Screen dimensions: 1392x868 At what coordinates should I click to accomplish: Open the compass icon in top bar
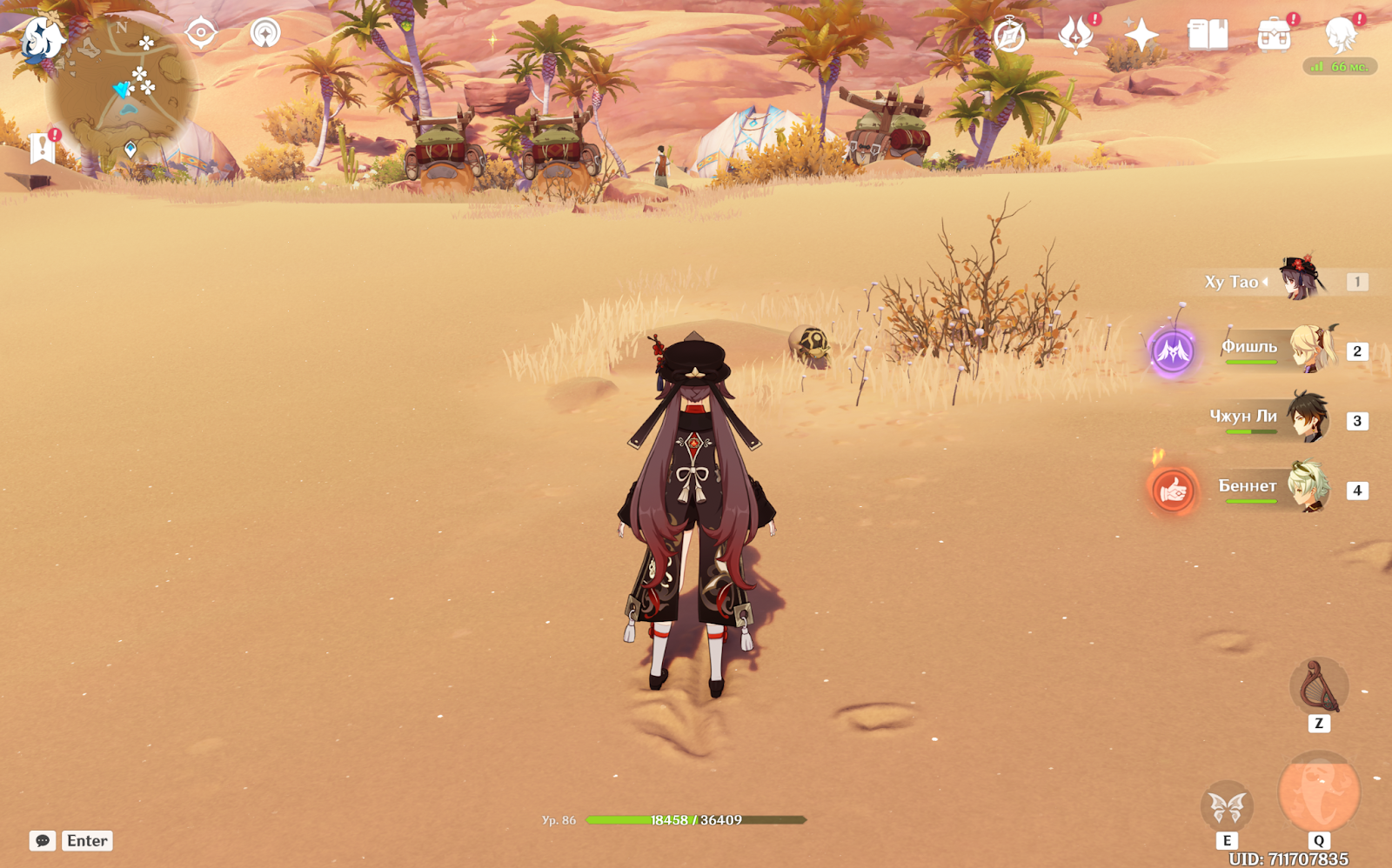[x=1009, y=36]
